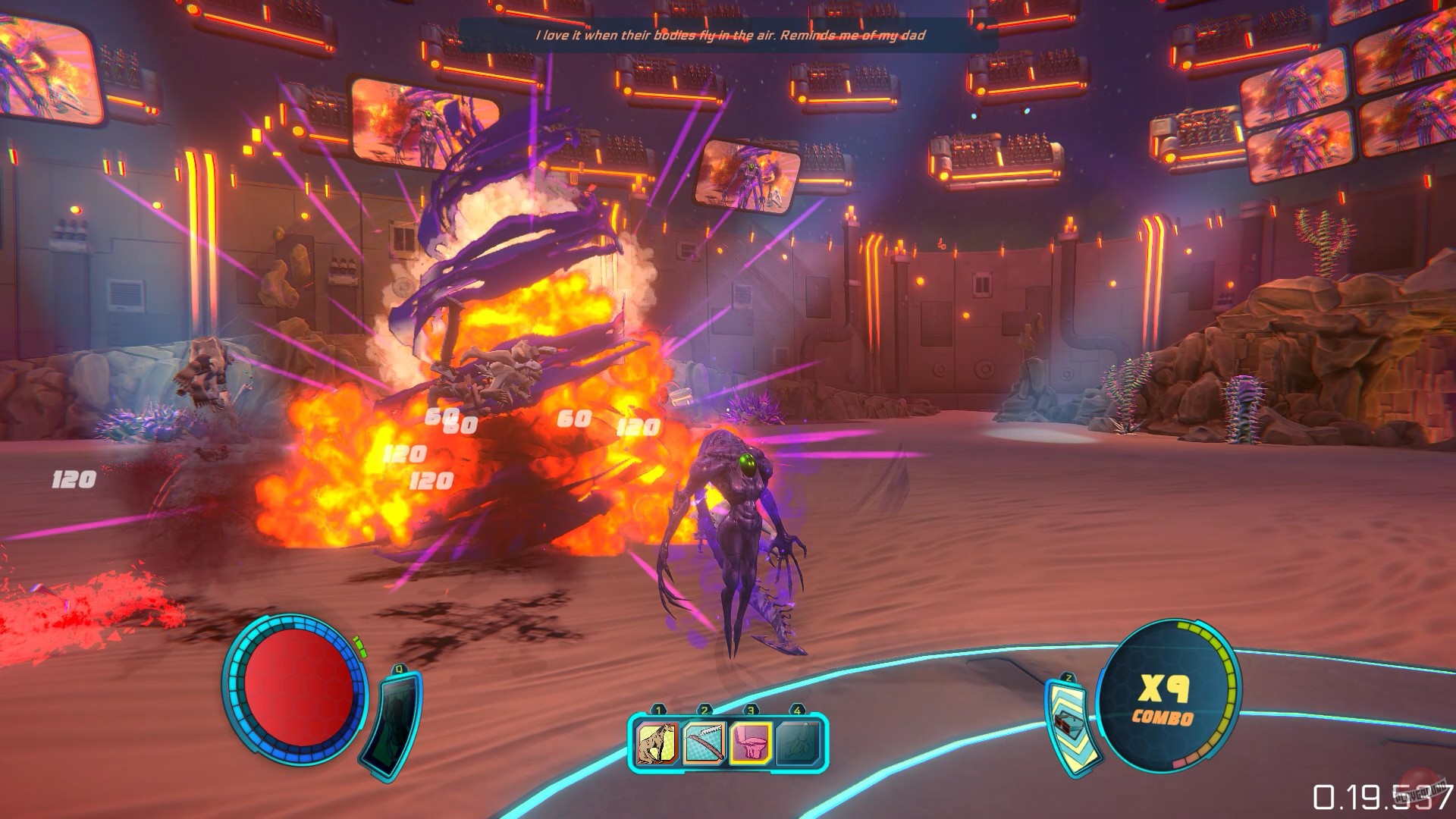Choose the pink toilet ability slot

coord(751,742)
